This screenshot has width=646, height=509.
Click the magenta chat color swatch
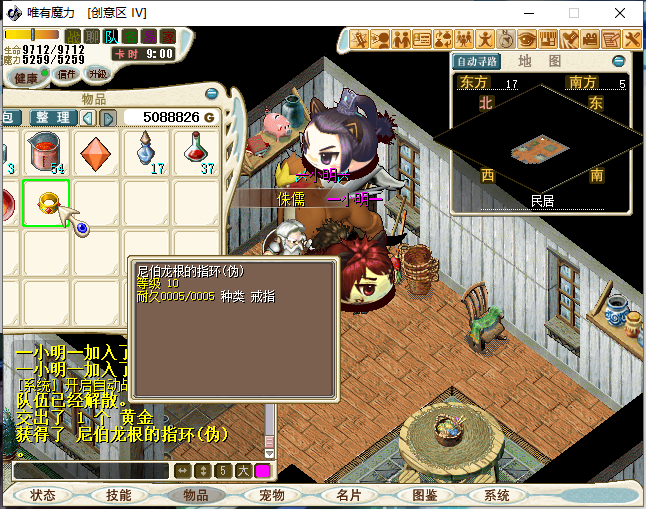click(x=263, y=470)
